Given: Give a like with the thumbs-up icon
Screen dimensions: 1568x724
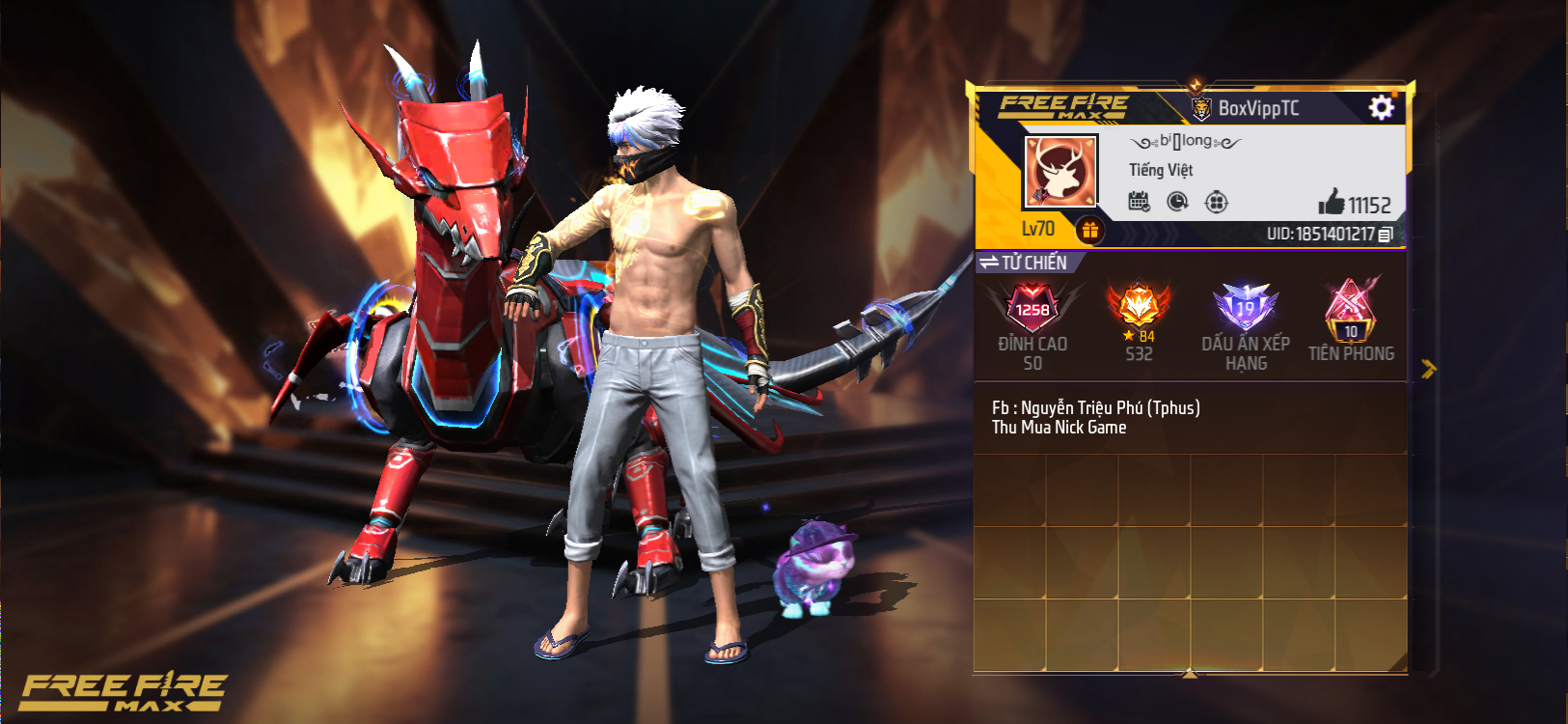Looking at the screenshot, I should point(1333,202).
